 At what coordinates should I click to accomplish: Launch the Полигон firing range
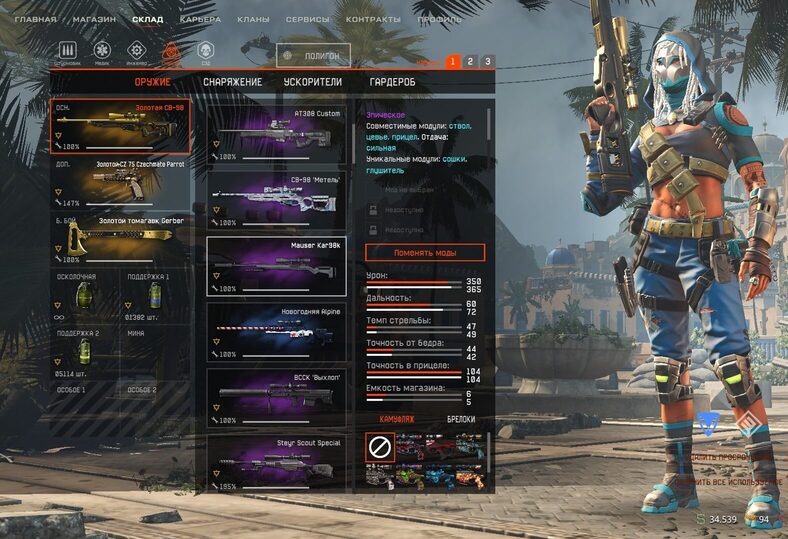[x=313, y=56]
